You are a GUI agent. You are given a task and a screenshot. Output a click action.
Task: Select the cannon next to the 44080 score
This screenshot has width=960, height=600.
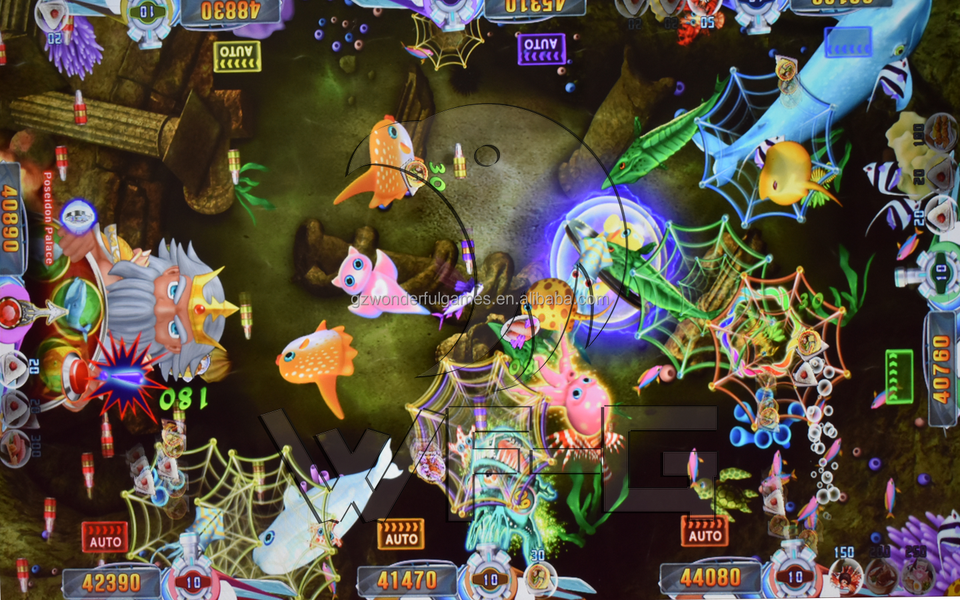click(x=794, y=576)
